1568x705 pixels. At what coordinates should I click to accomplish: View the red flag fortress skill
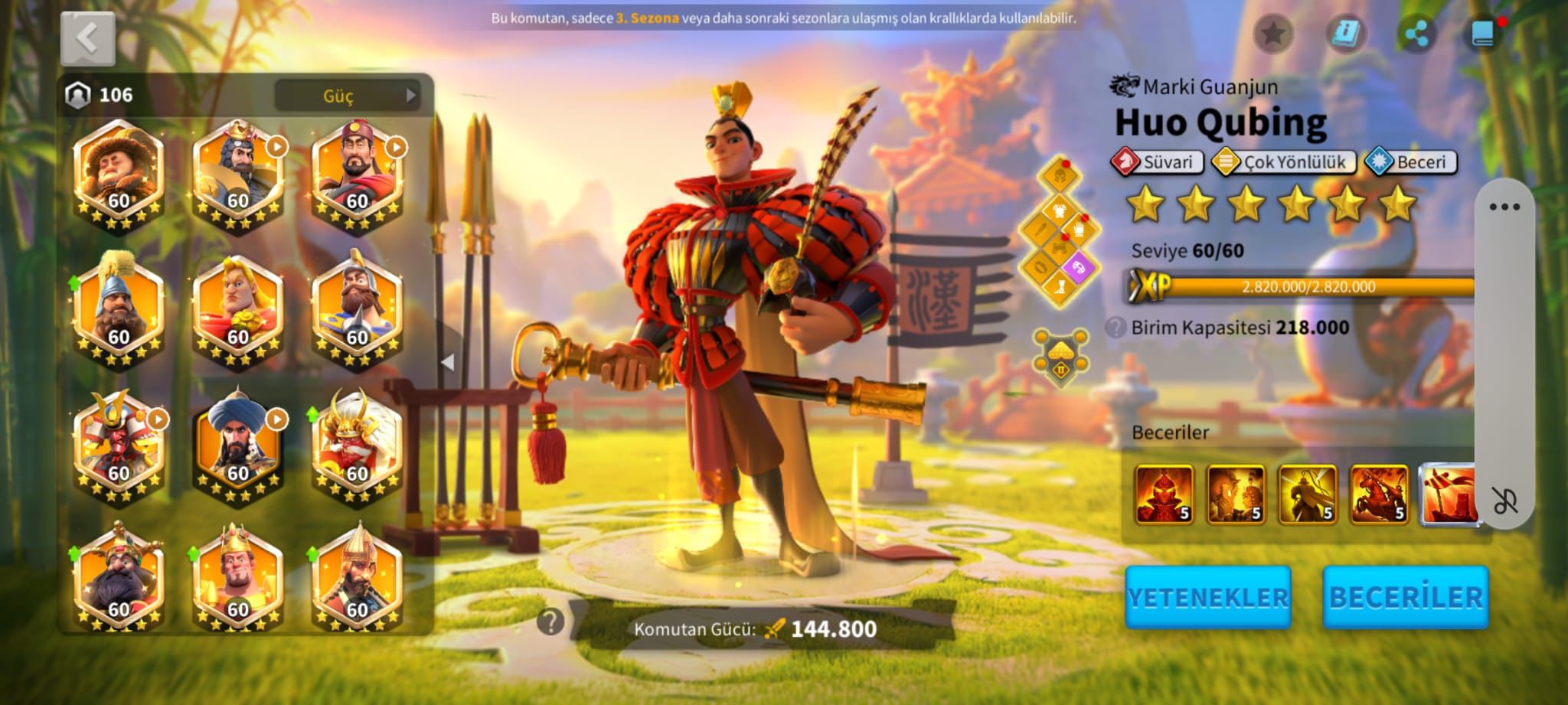click(1447, 494)
